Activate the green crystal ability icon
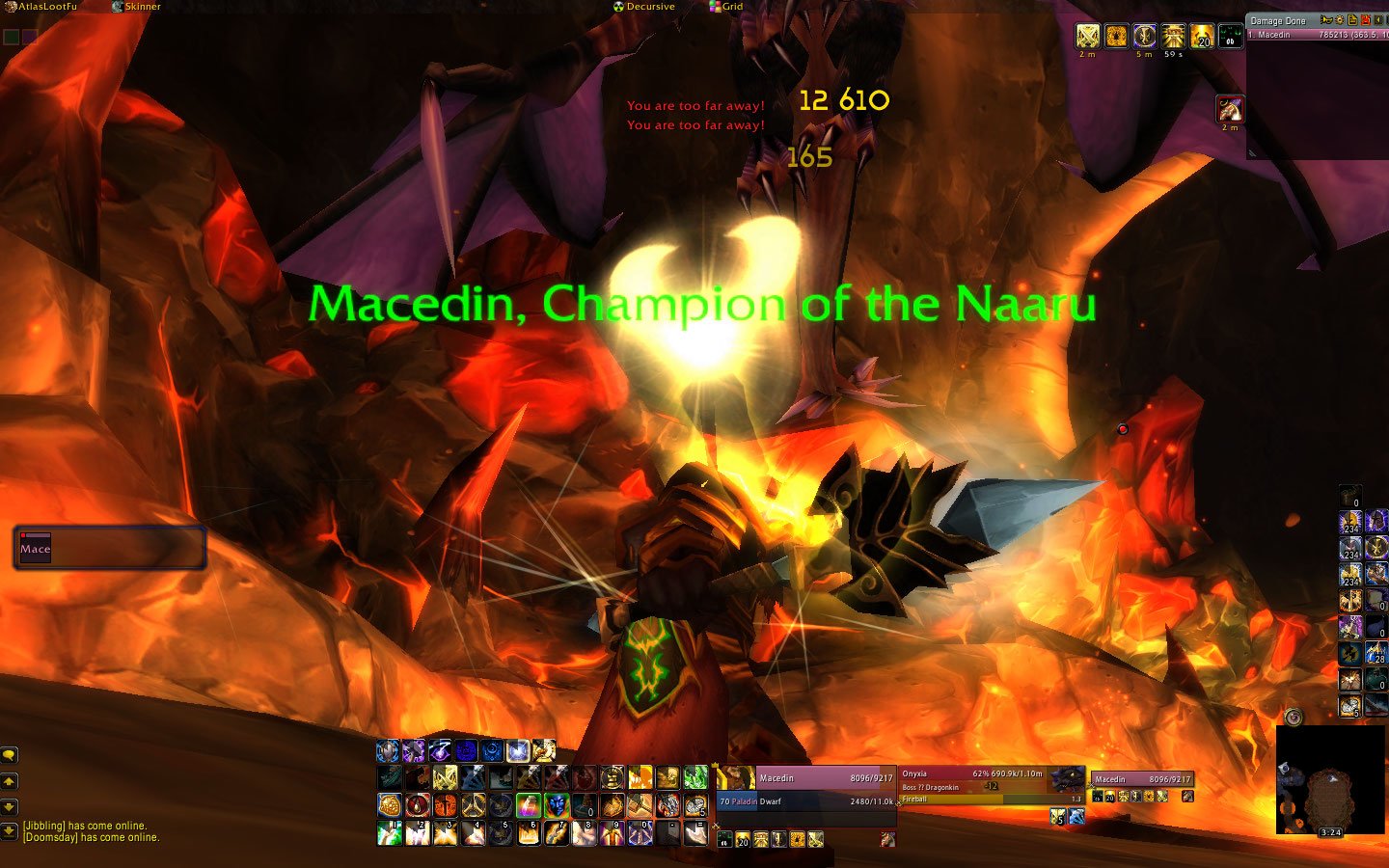Viewport: 1389px width, 868px height. tap(695, 777)
